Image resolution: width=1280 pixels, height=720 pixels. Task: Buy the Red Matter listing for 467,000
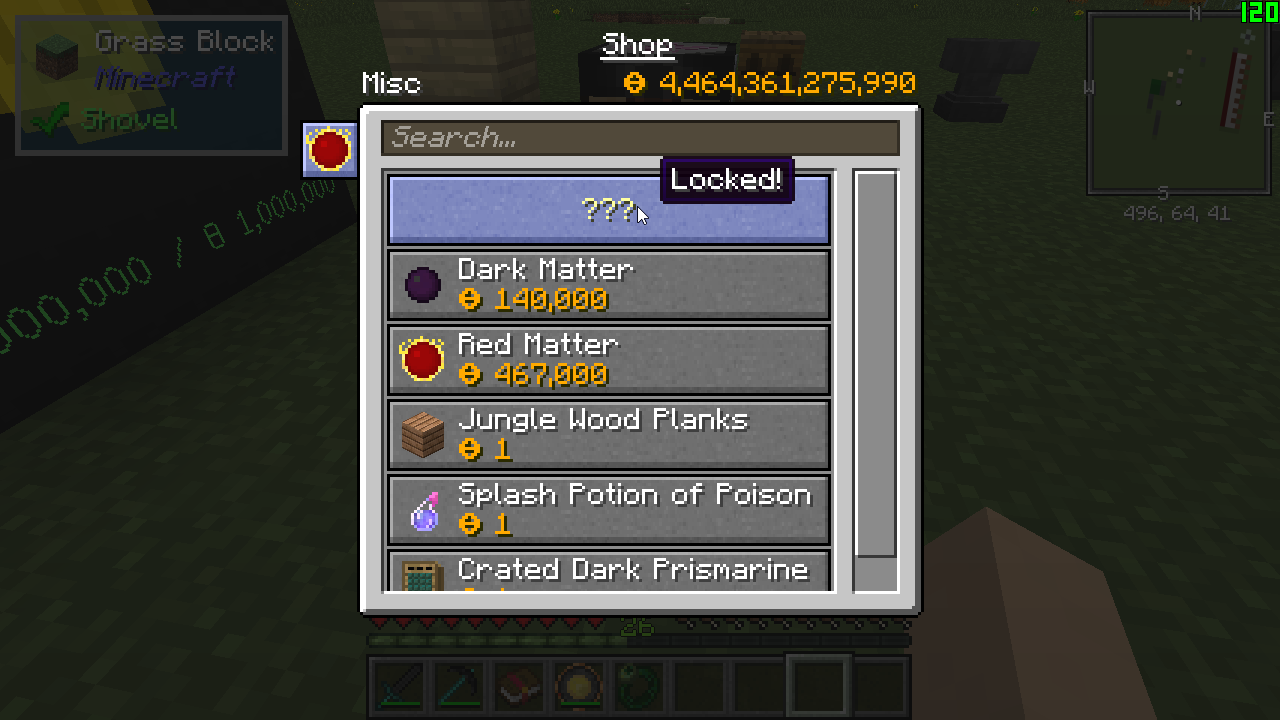[x=608, y=360]
